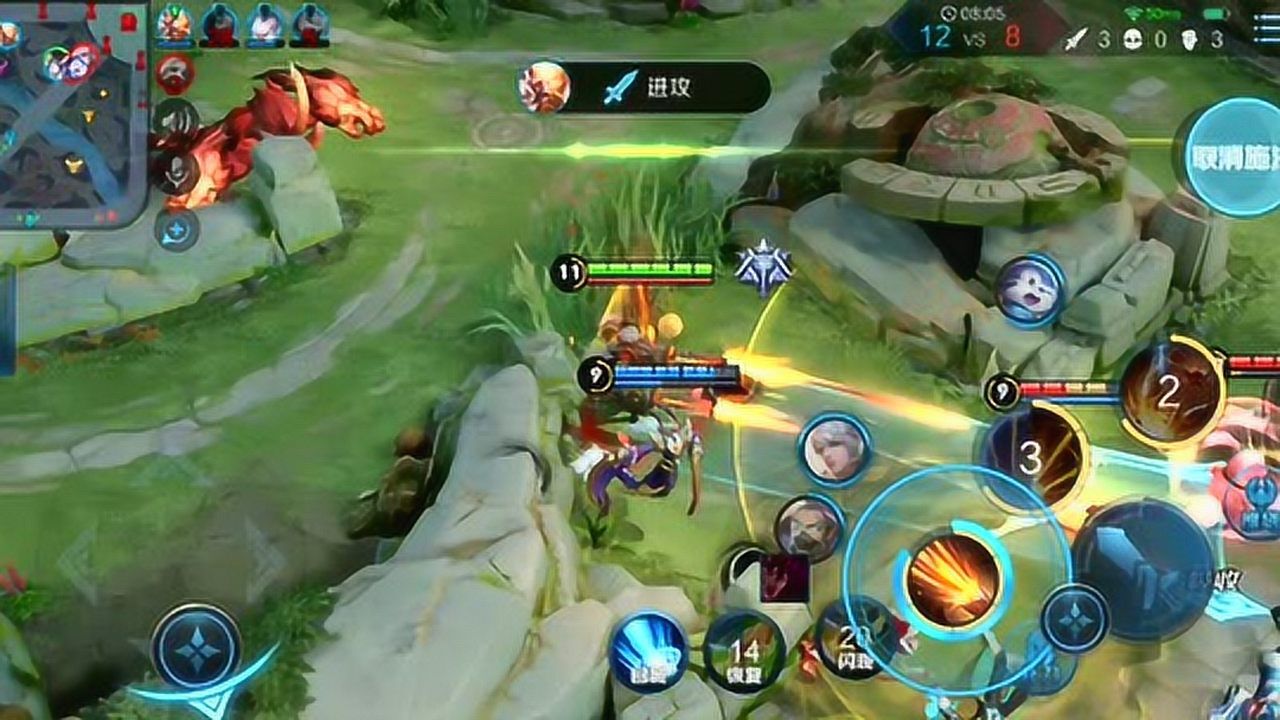Tap the blue four-point star button below the microphone

click(x=176, y=231)
